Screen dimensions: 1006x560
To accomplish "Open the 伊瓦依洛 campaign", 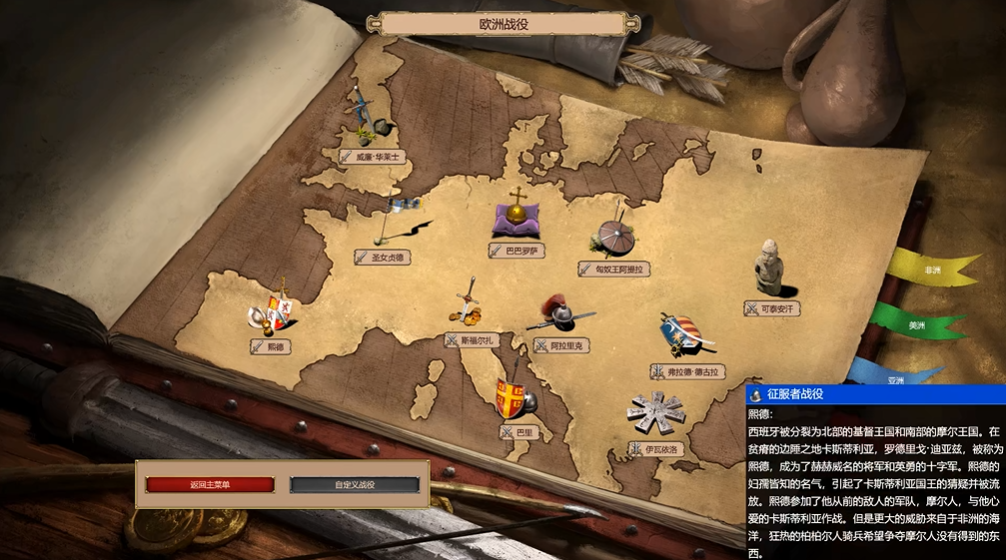I will pyautogui.click(x=654, y=448).
